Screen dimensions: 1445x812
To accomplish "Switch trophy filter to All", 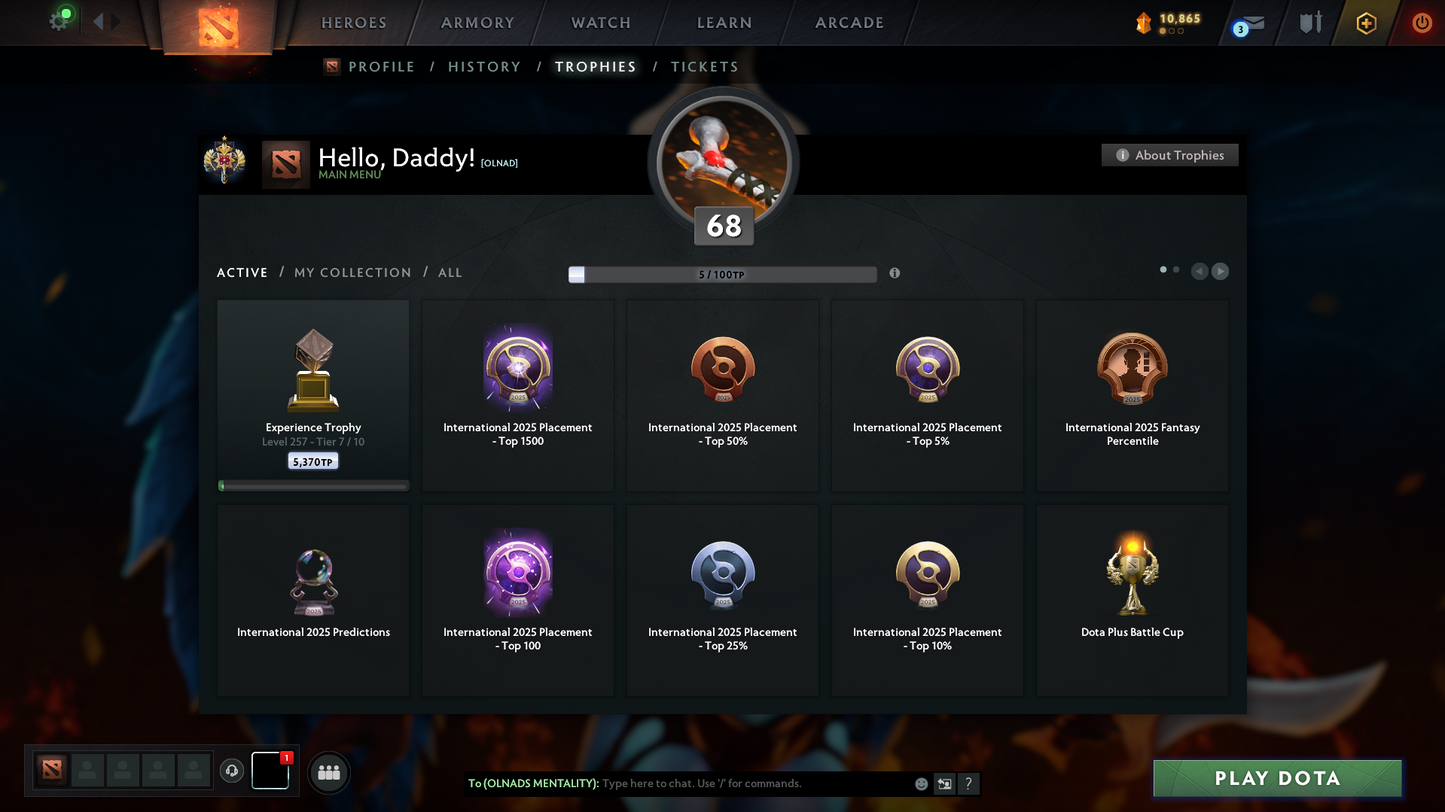I will 450,273.
